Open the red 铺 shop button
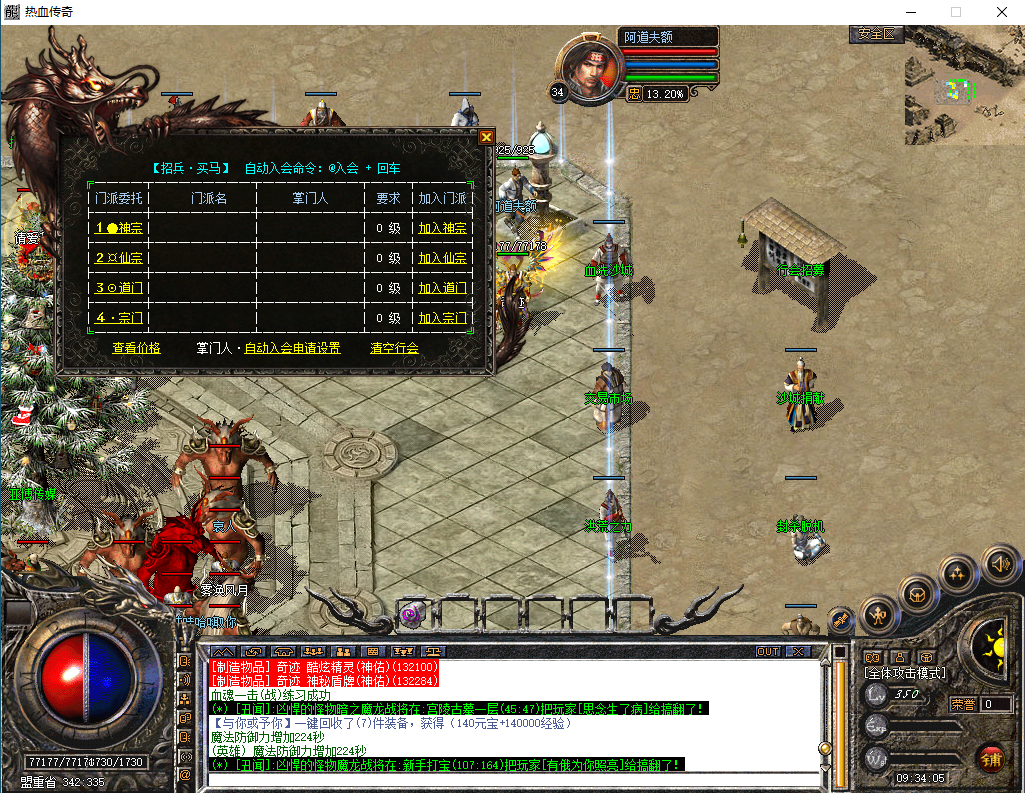Screen dimensions: 1025x793 click(991, 758)
